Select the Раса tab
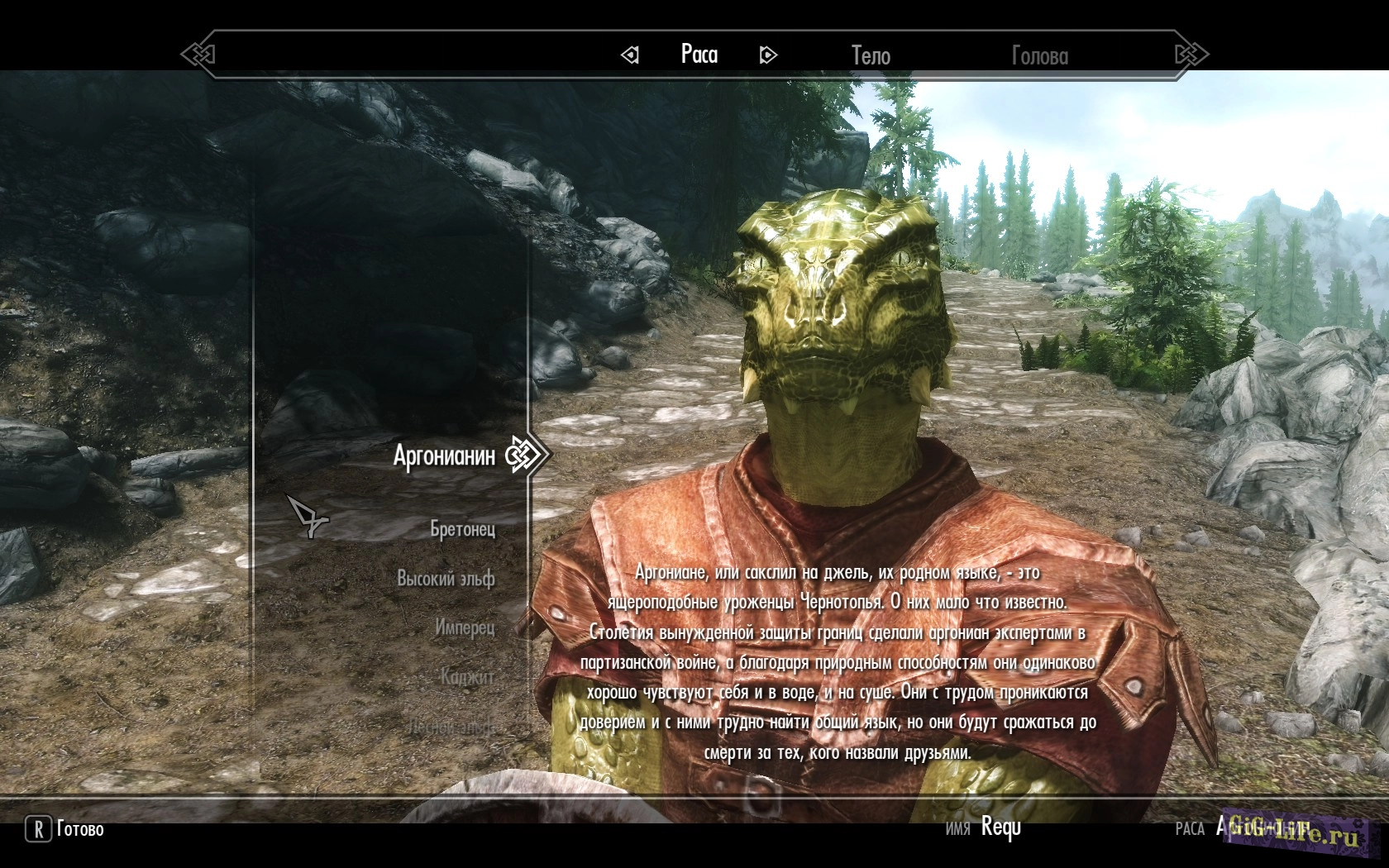The height and width of the screenshot is (868, 1389). [x=699, y=55]
